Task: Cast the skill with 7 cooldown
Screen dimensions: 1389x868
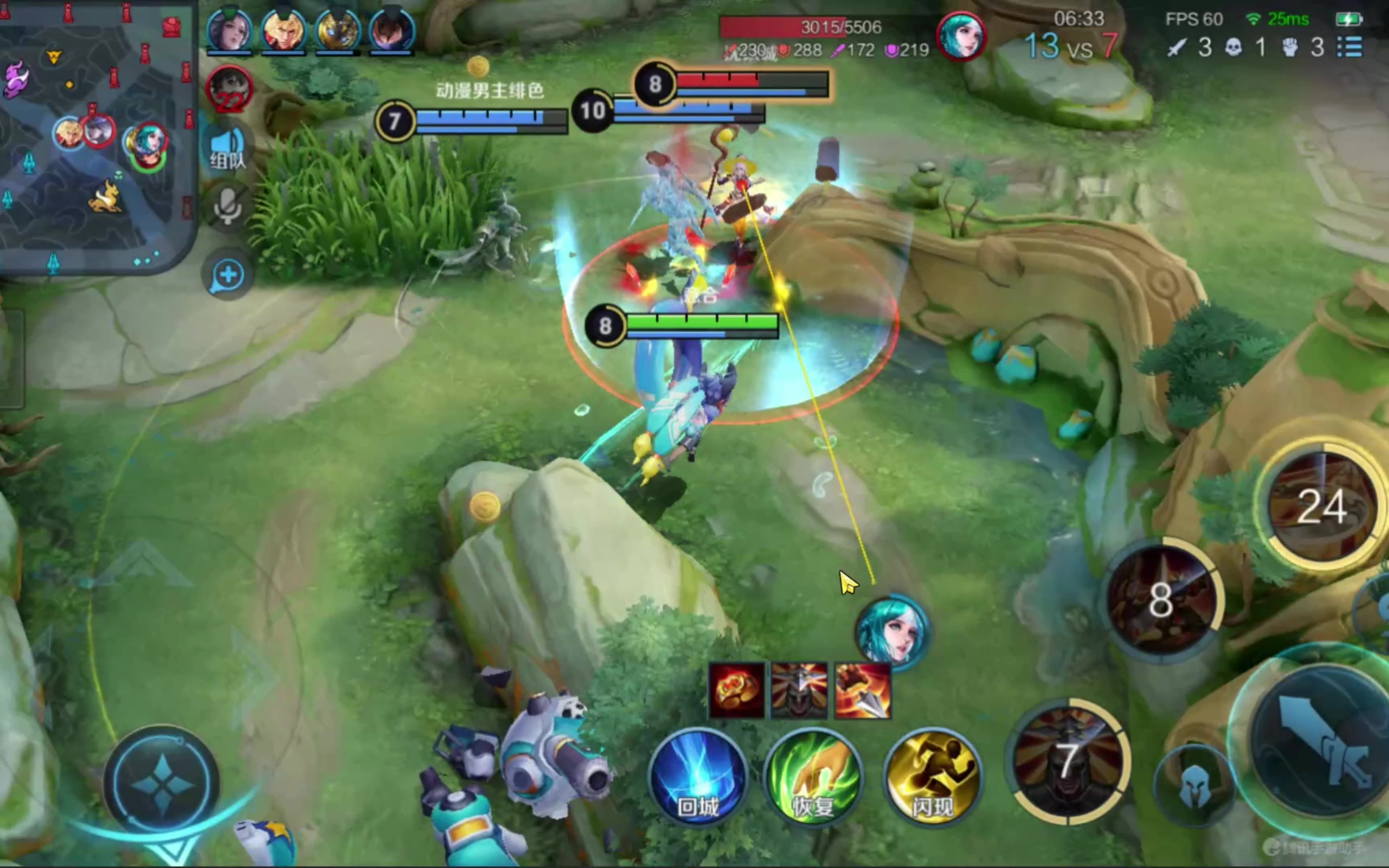Action: pos(1067,761)
